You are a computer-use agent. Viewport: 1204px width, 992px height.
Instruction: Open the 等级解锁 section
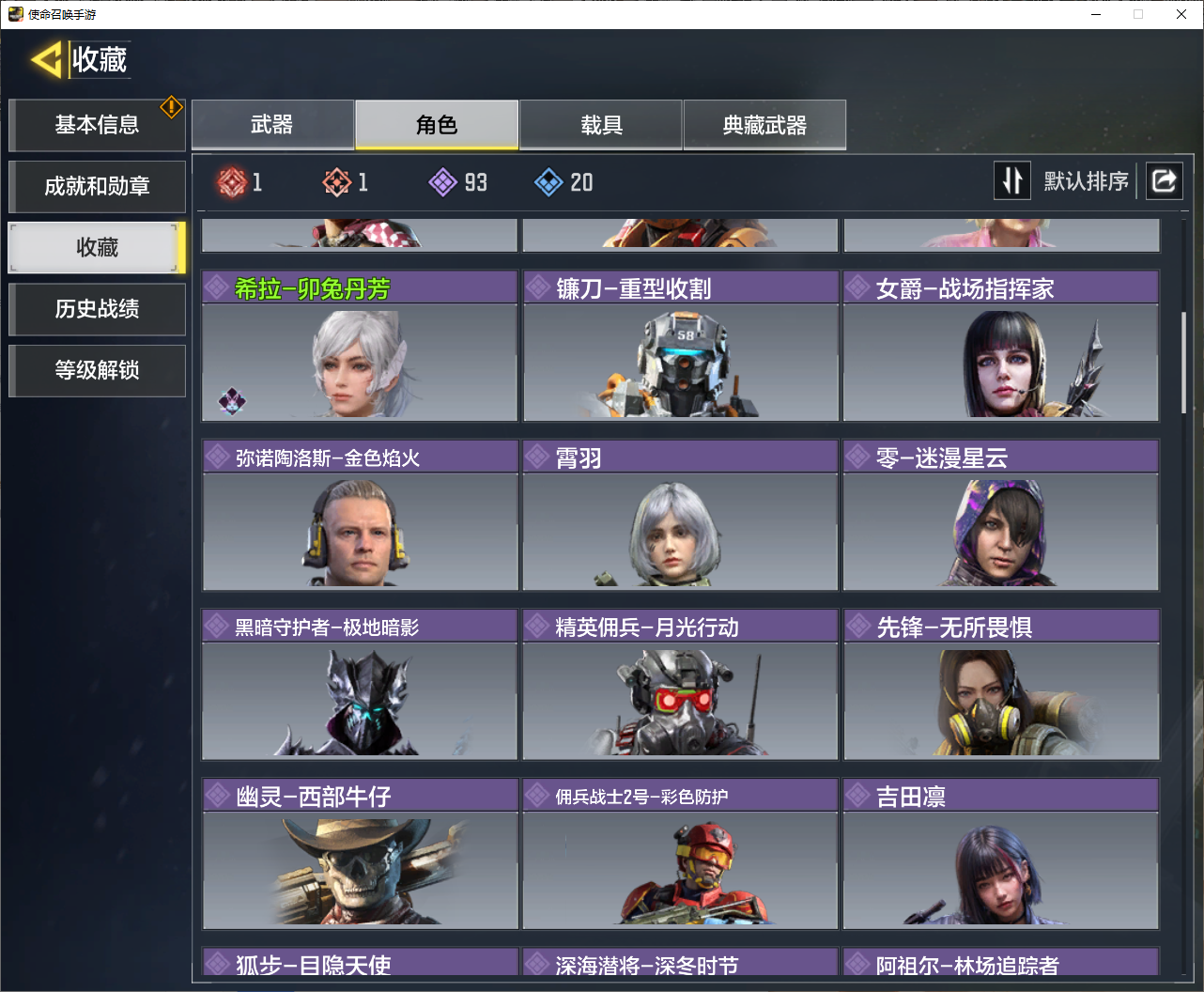click(97, 370)
